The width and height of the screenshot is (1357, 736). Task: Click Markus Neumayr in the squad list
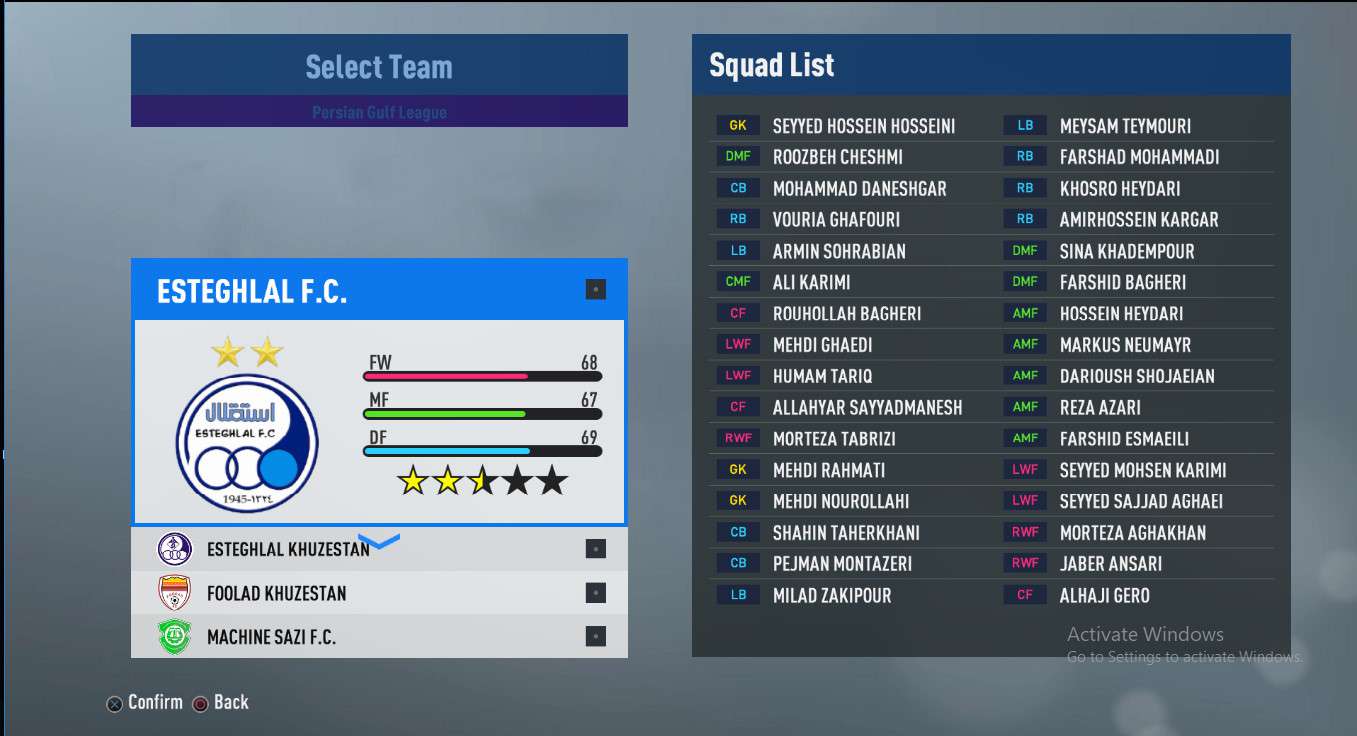1125,345
